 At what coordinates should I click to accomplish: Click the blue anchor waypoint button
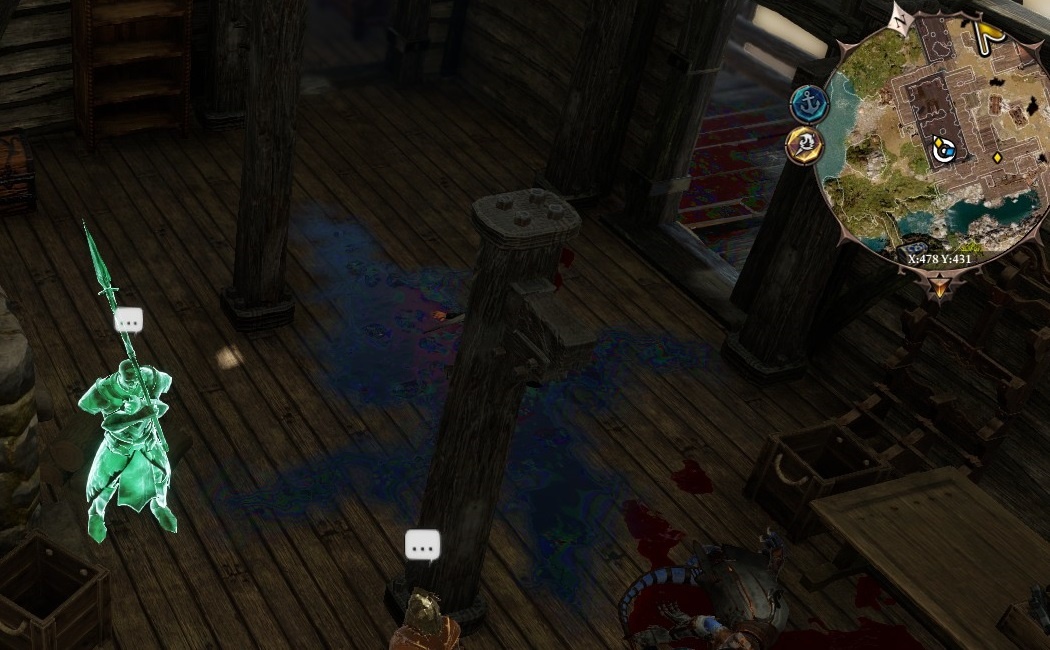808,104
